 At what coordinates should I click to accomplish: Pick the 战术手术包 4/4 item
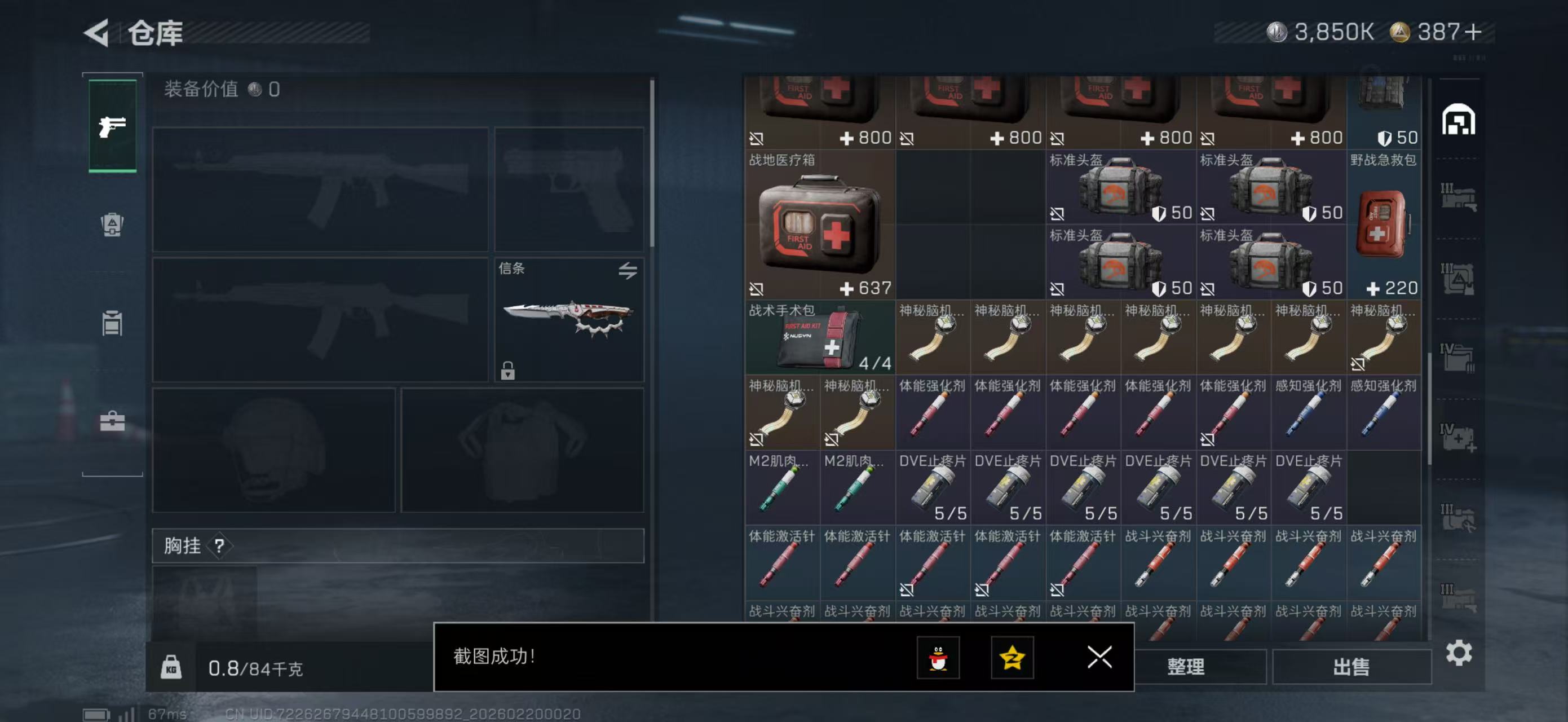click(819, 338)
